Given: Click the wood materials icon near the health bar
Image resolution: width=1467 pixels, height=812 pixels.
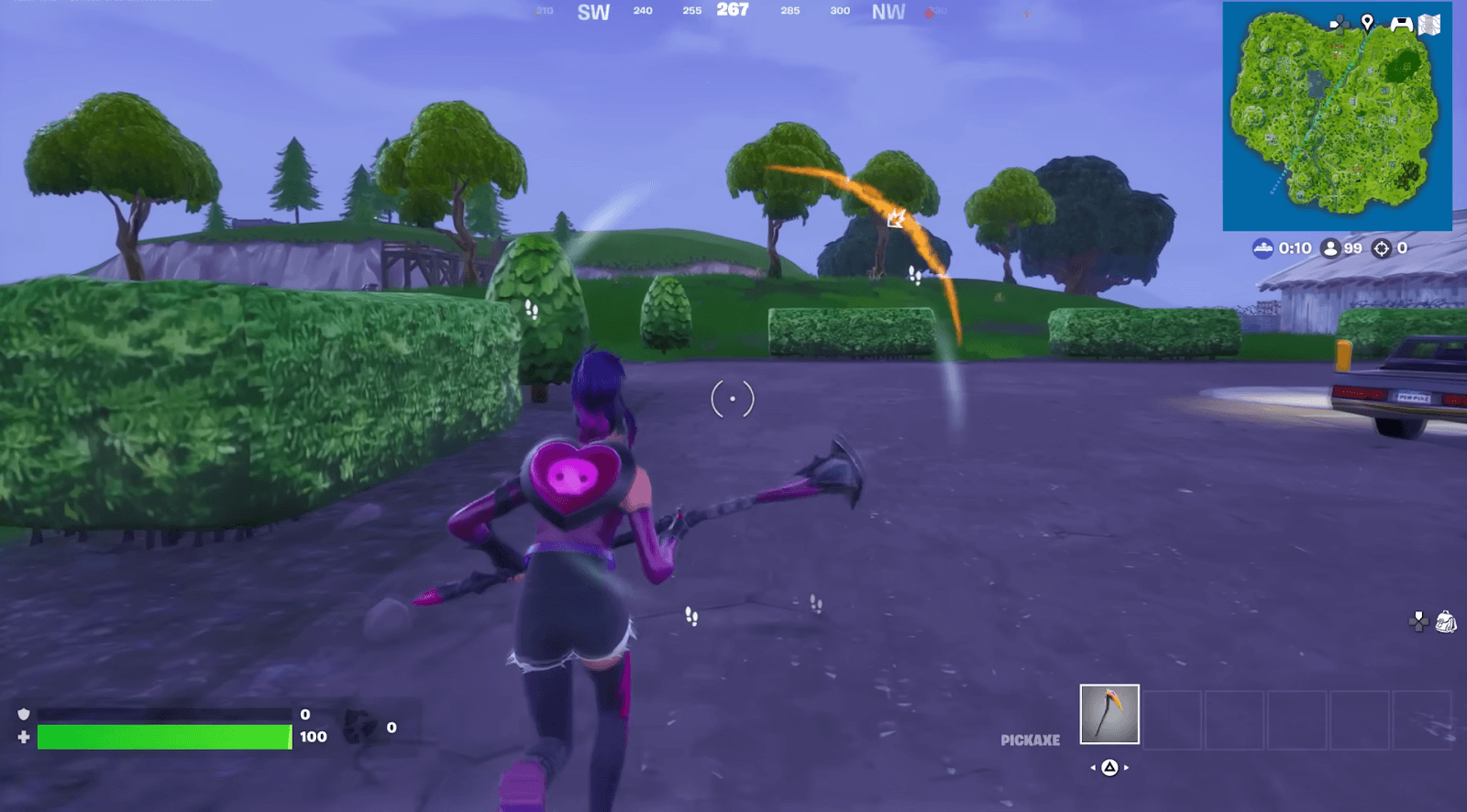Looking at the screenshot, I should pyautogui.click(x=358, y=727).
